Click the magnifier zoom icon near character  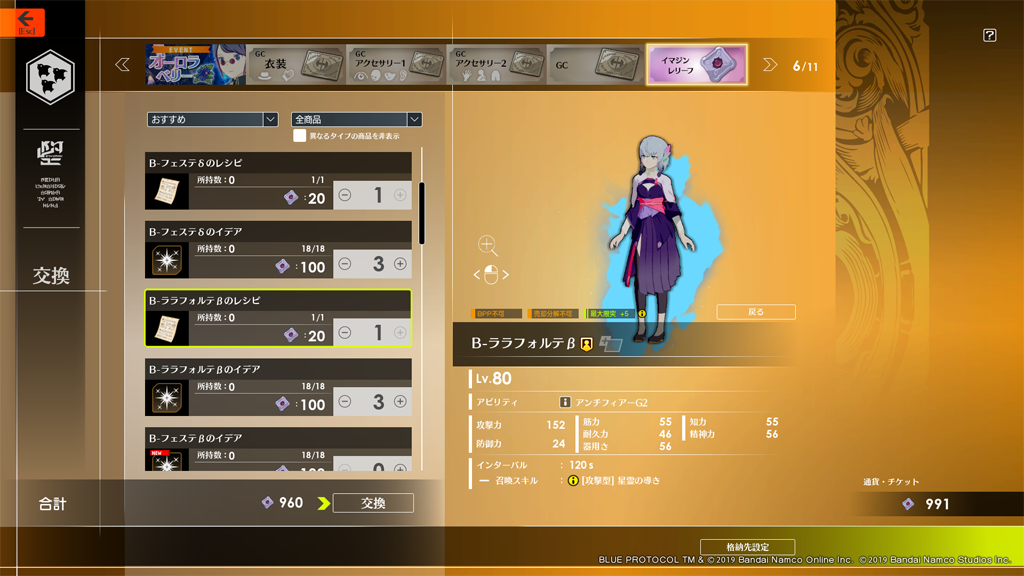(487, 245)
